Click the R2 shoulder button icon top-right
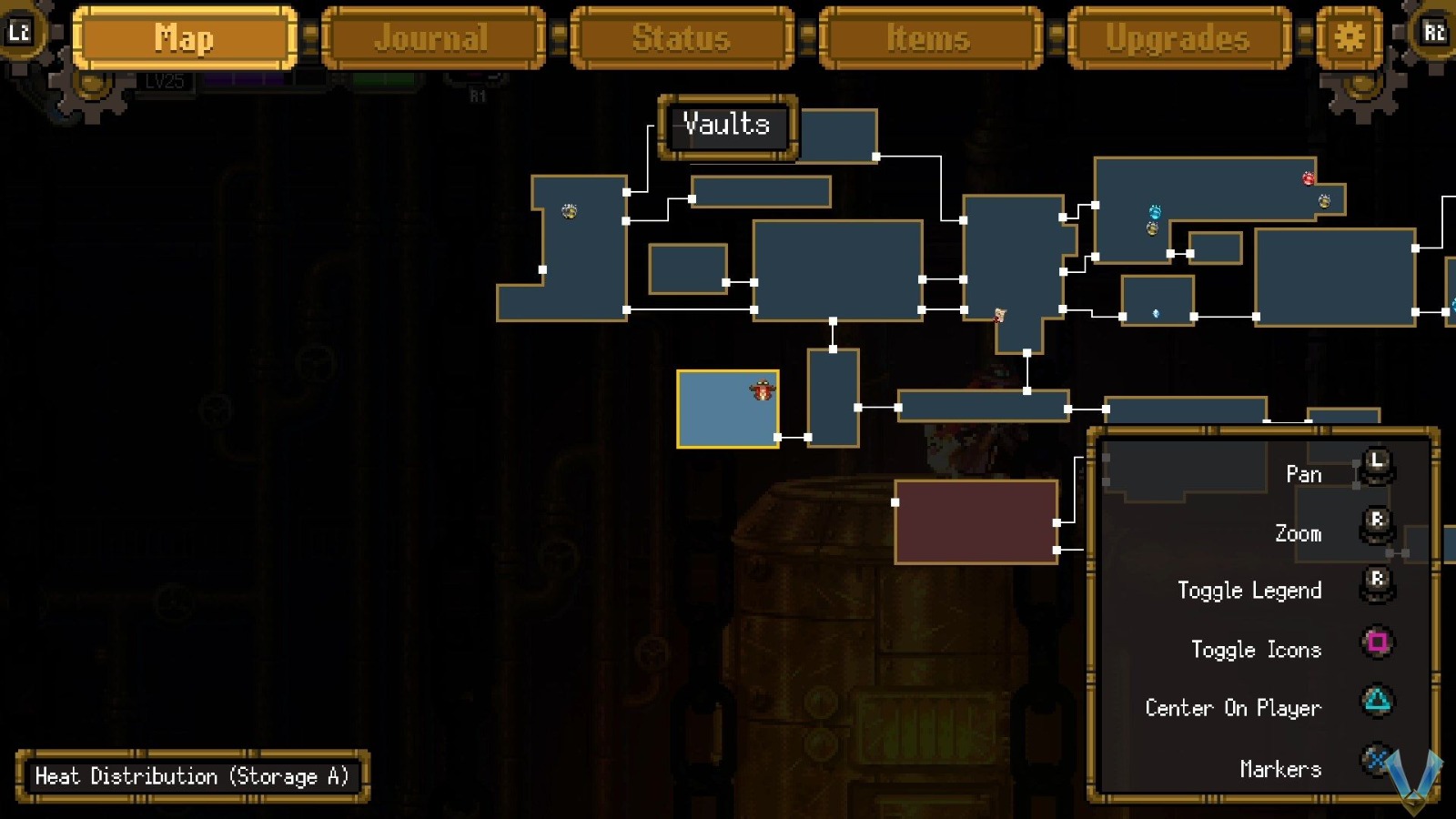Screen dimensions: 1456x819 click(x=1436, y=33)
